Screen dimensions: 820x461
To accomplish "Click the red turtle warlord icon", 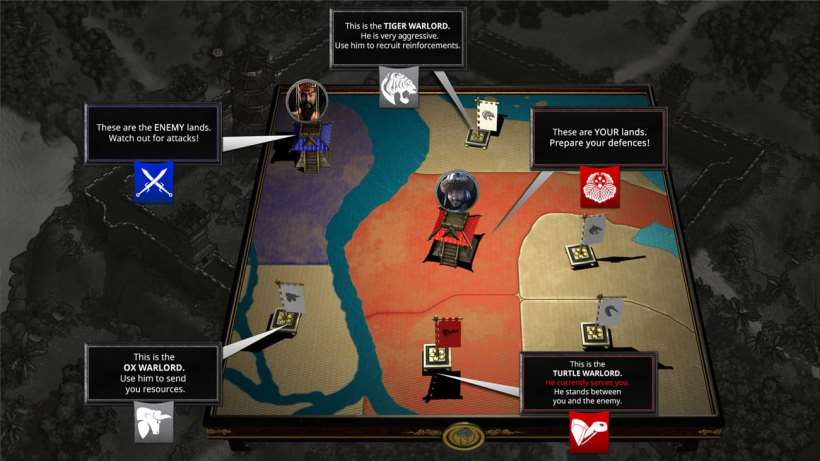I will tap(589, 432).
